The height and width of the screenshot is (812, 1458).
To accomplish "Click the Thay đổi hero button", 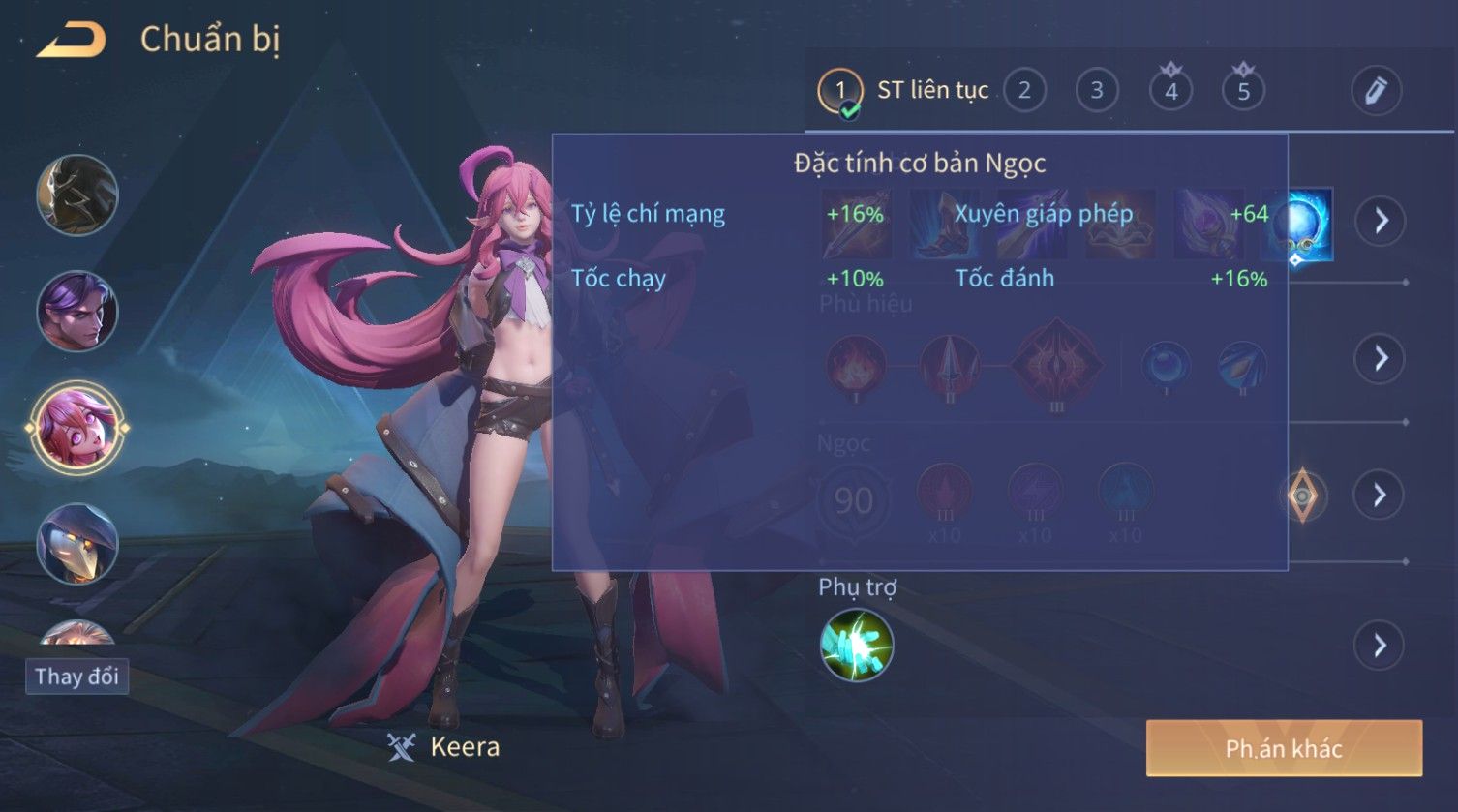I will (76, 676).
